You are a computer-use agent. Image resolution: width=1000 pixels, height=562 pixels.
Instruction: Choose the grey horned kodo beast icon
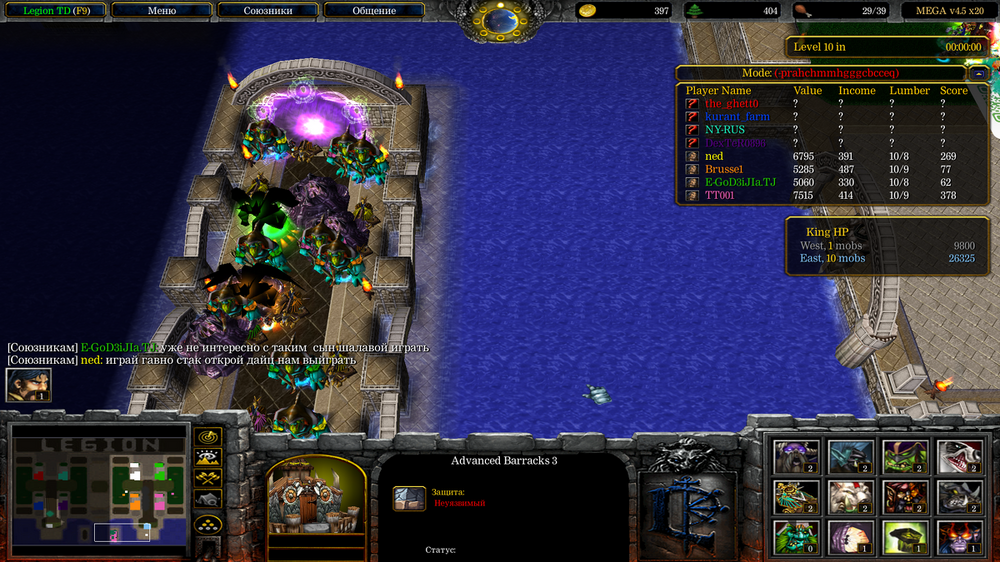957,497
